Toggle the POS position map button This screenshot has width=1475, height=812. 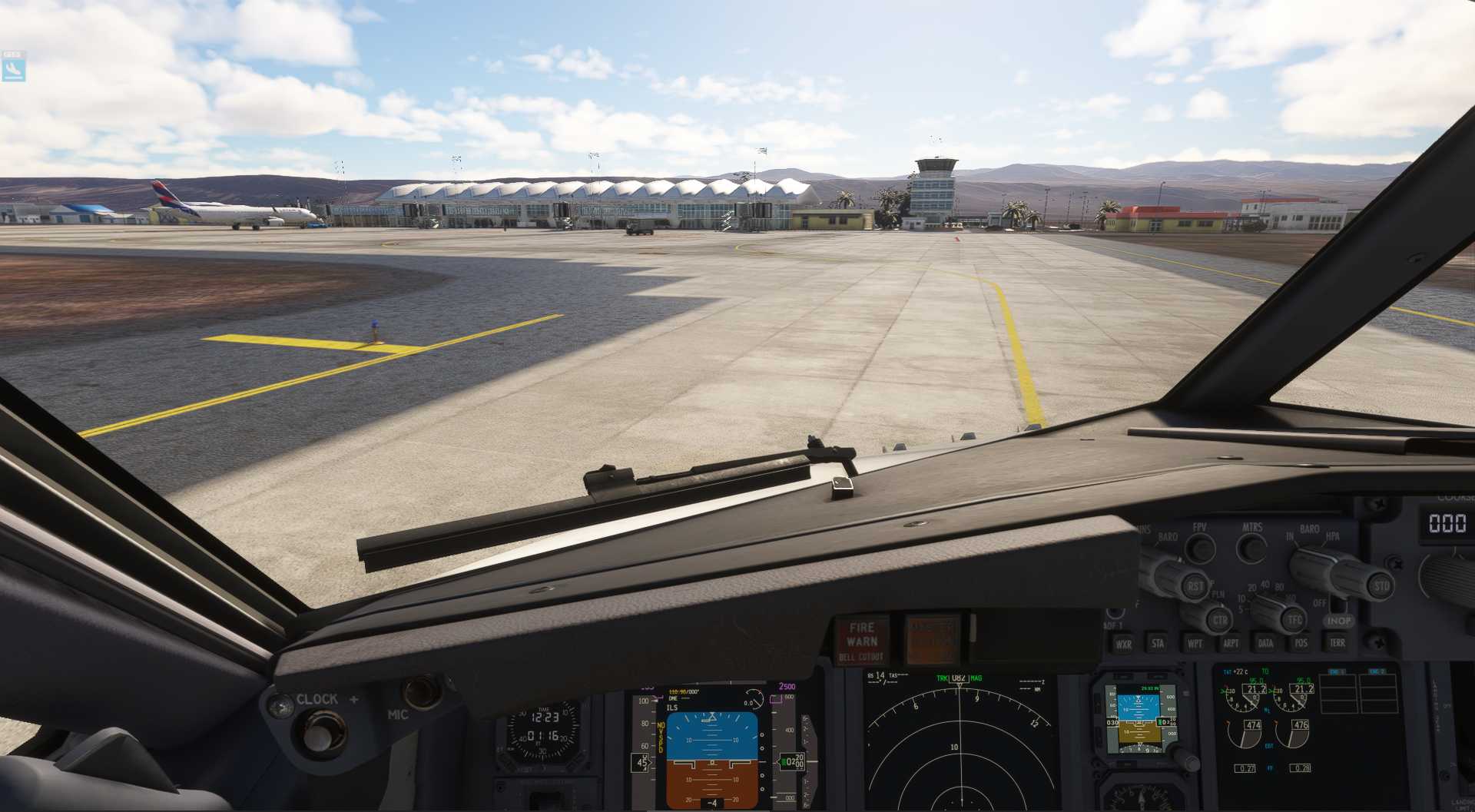[1301, 643]
